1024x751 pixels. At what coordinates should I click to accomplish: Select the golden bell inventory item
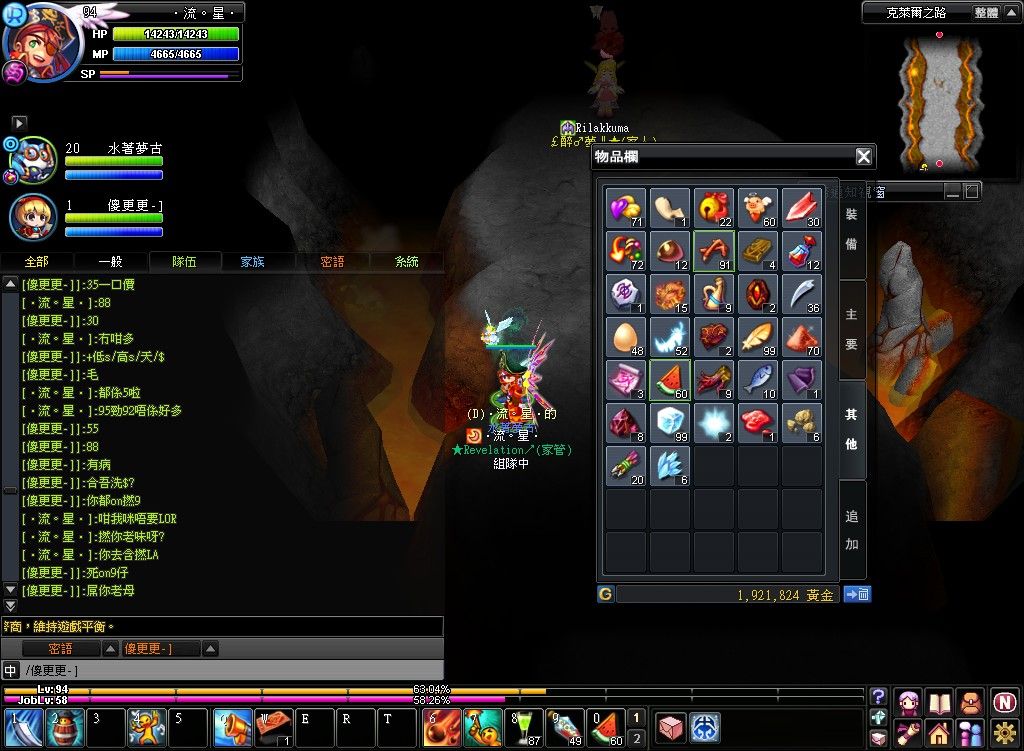pyautogui.click(x=714, y=208)
